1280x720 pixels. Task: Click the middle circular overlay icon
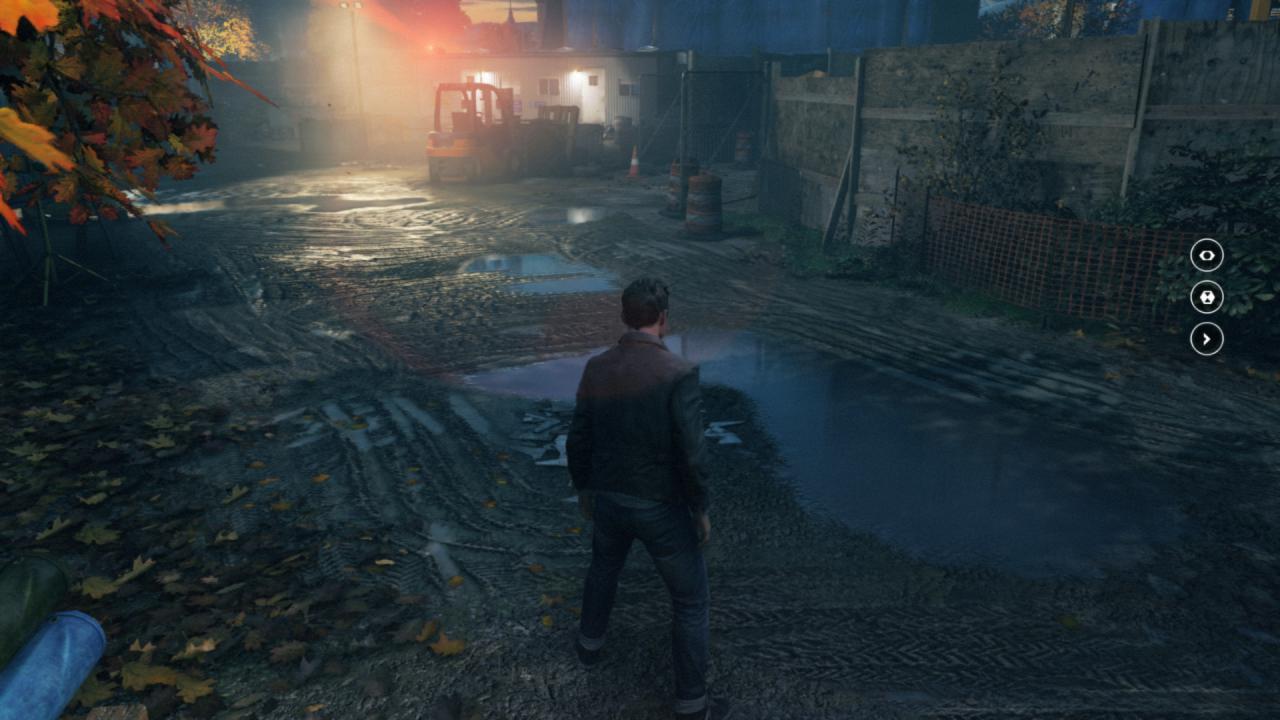1206,298
